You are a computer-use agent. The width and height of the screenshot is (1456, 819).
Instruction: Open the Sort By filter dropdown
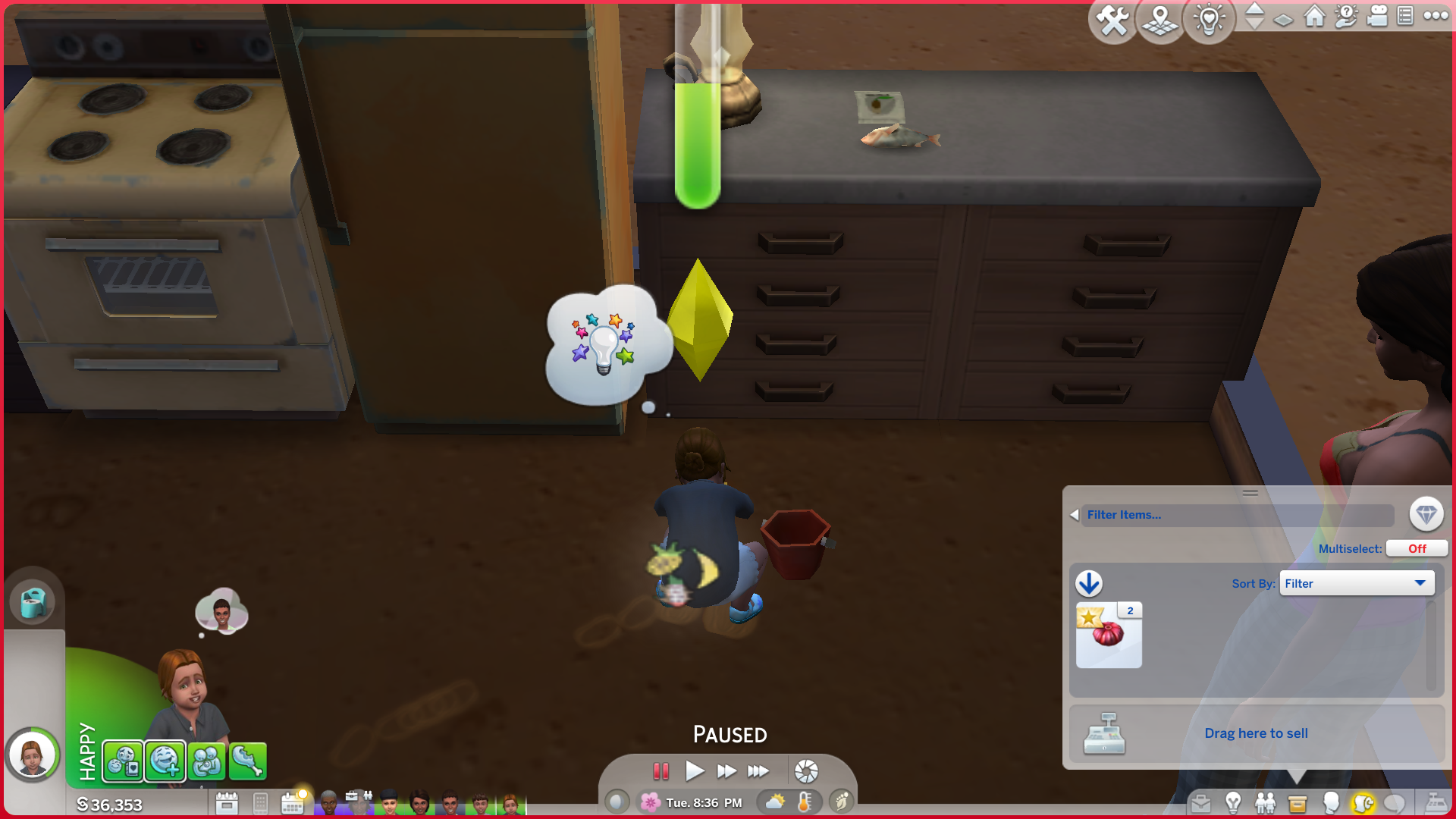pos(1357,583)
